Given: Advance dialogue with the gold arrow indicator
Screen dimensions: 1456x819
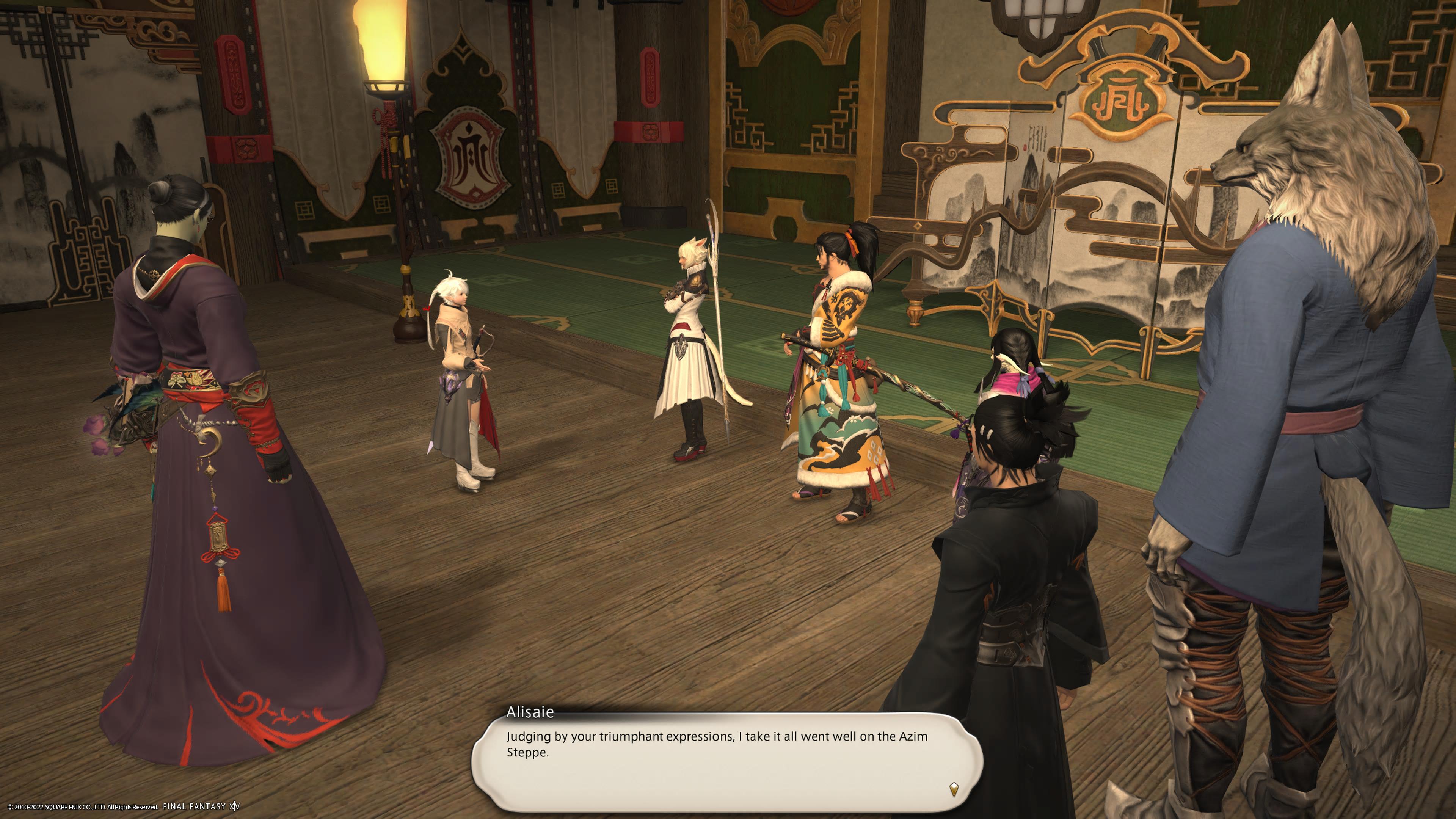Looking at the screenshot, I should click(x=954, y=789).
